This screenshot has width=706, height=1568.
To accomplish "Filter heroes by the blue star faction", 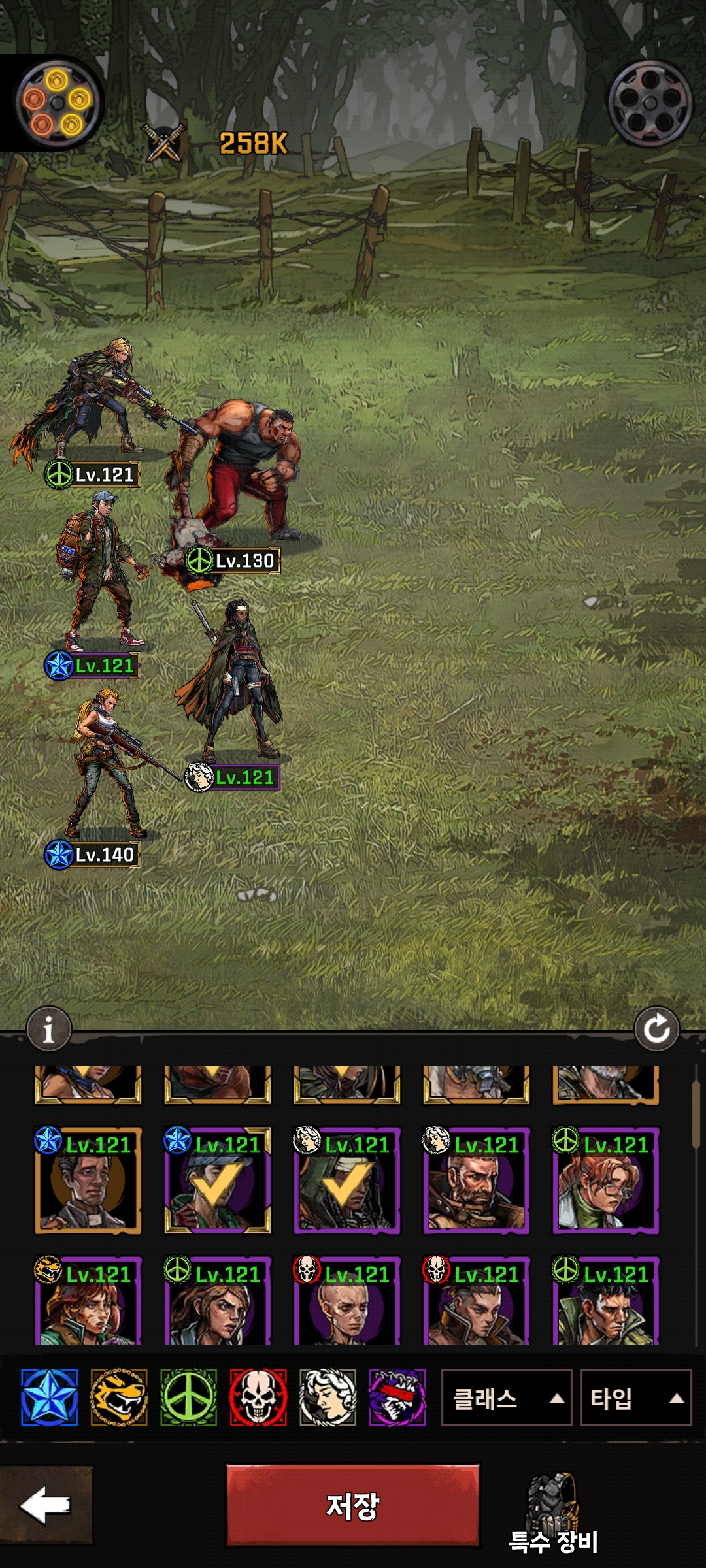I will coord(50,1397).
